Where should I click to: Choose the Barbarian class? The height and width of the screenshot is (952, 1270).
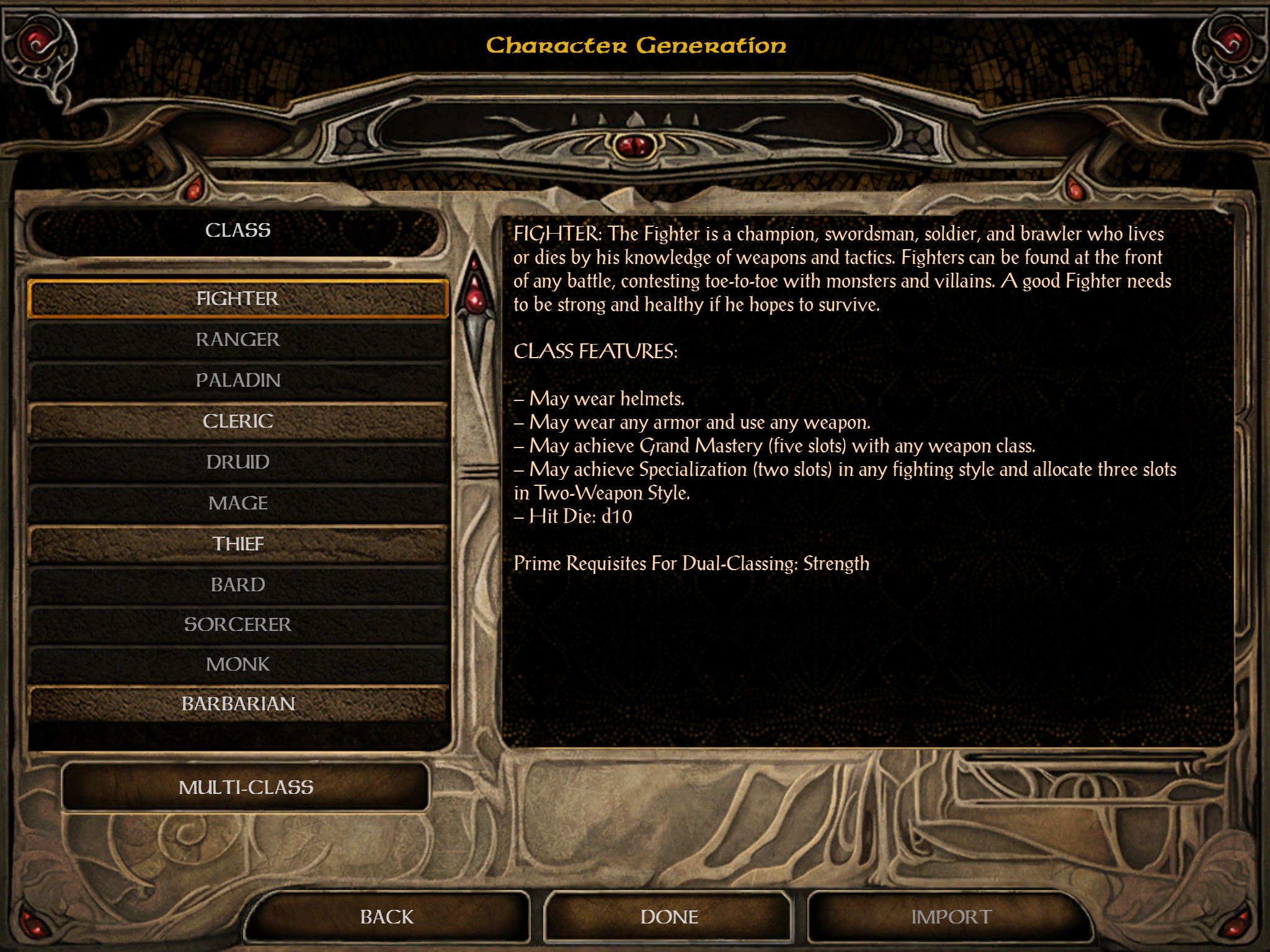click(238, 704)
